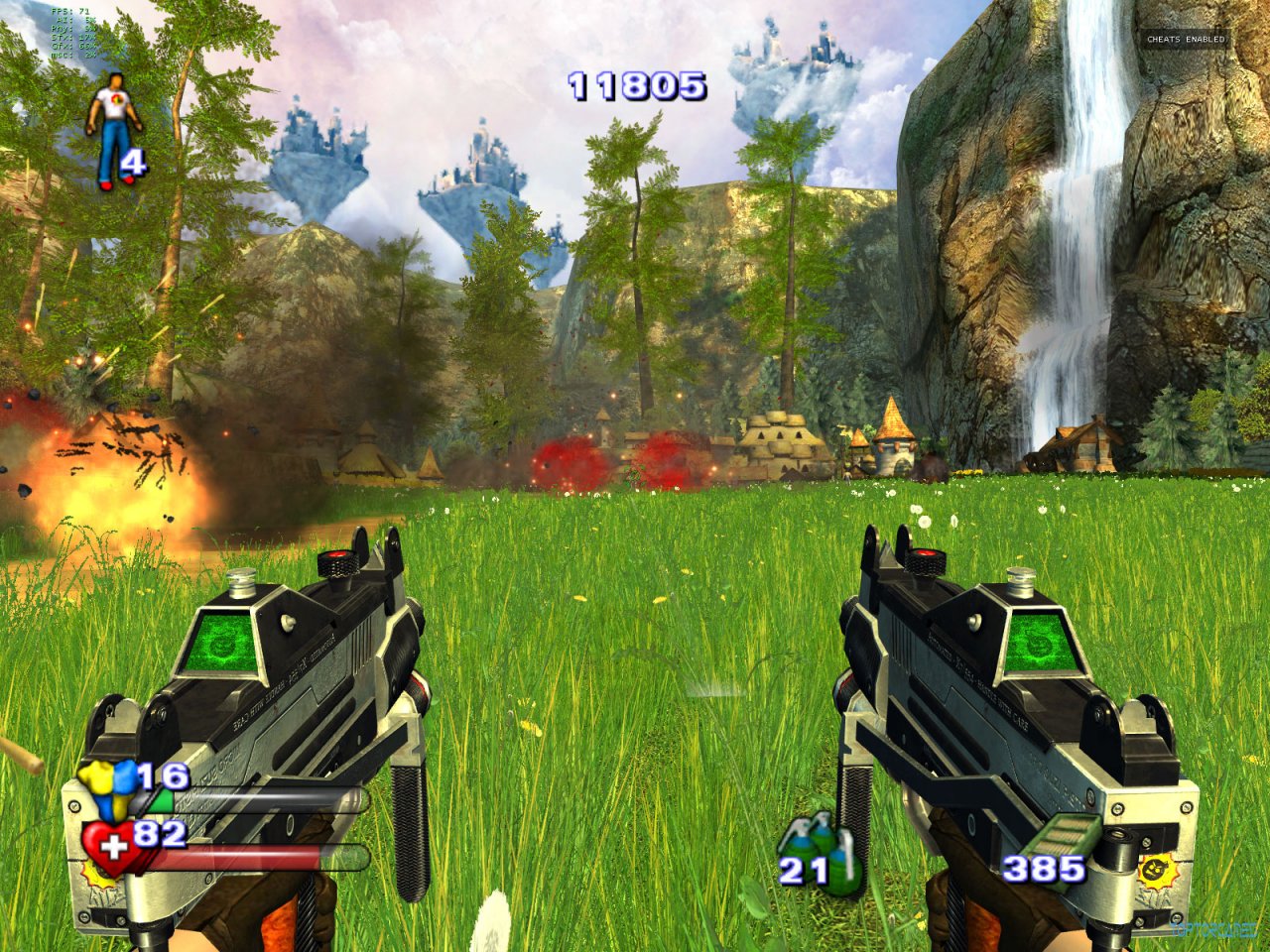Expand the AI percentage debug entry
This screenshot has width=1270, height=952.
point(73,21)
